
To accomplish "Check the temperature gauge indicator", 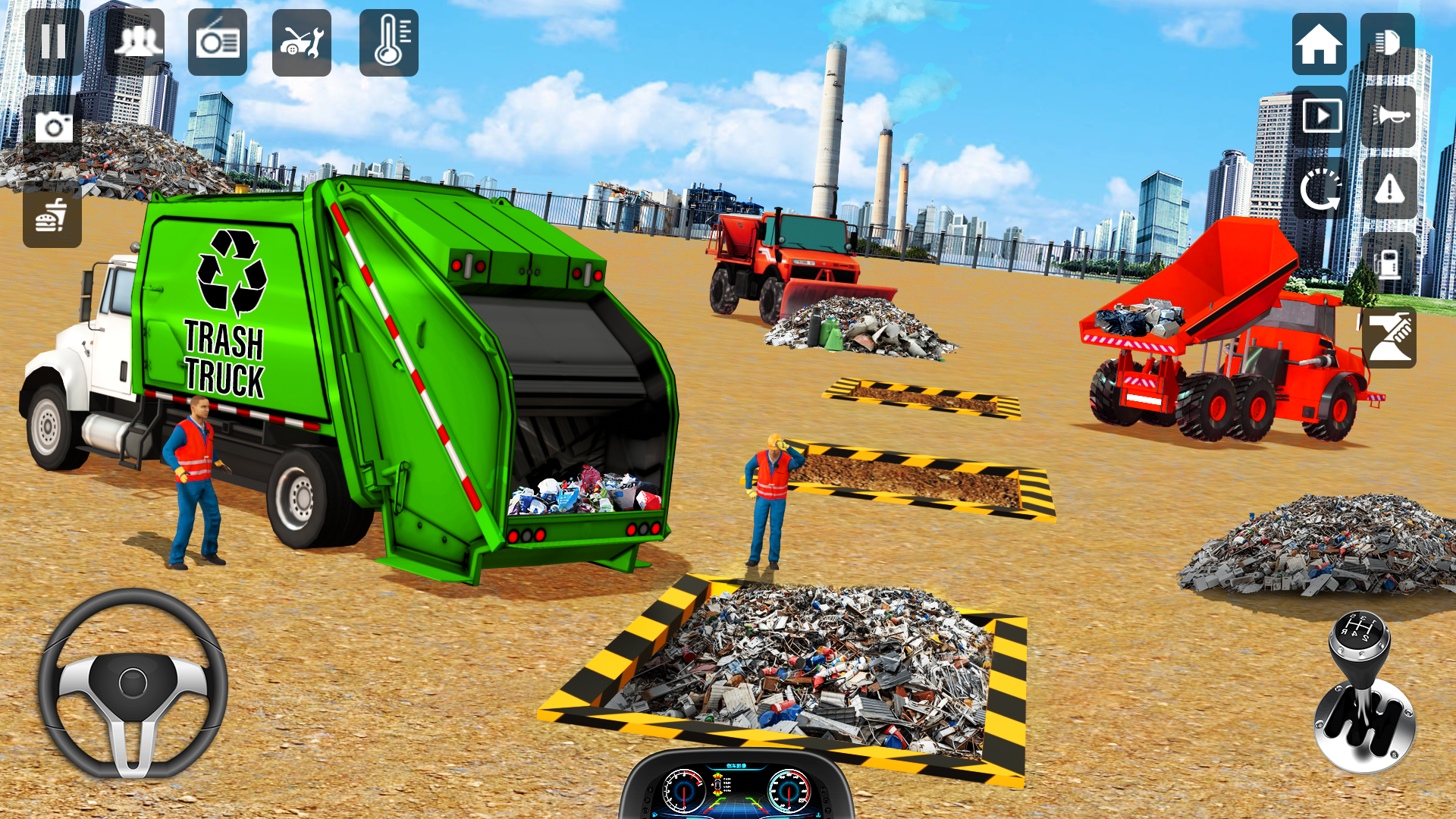I will tap(389, 42).
